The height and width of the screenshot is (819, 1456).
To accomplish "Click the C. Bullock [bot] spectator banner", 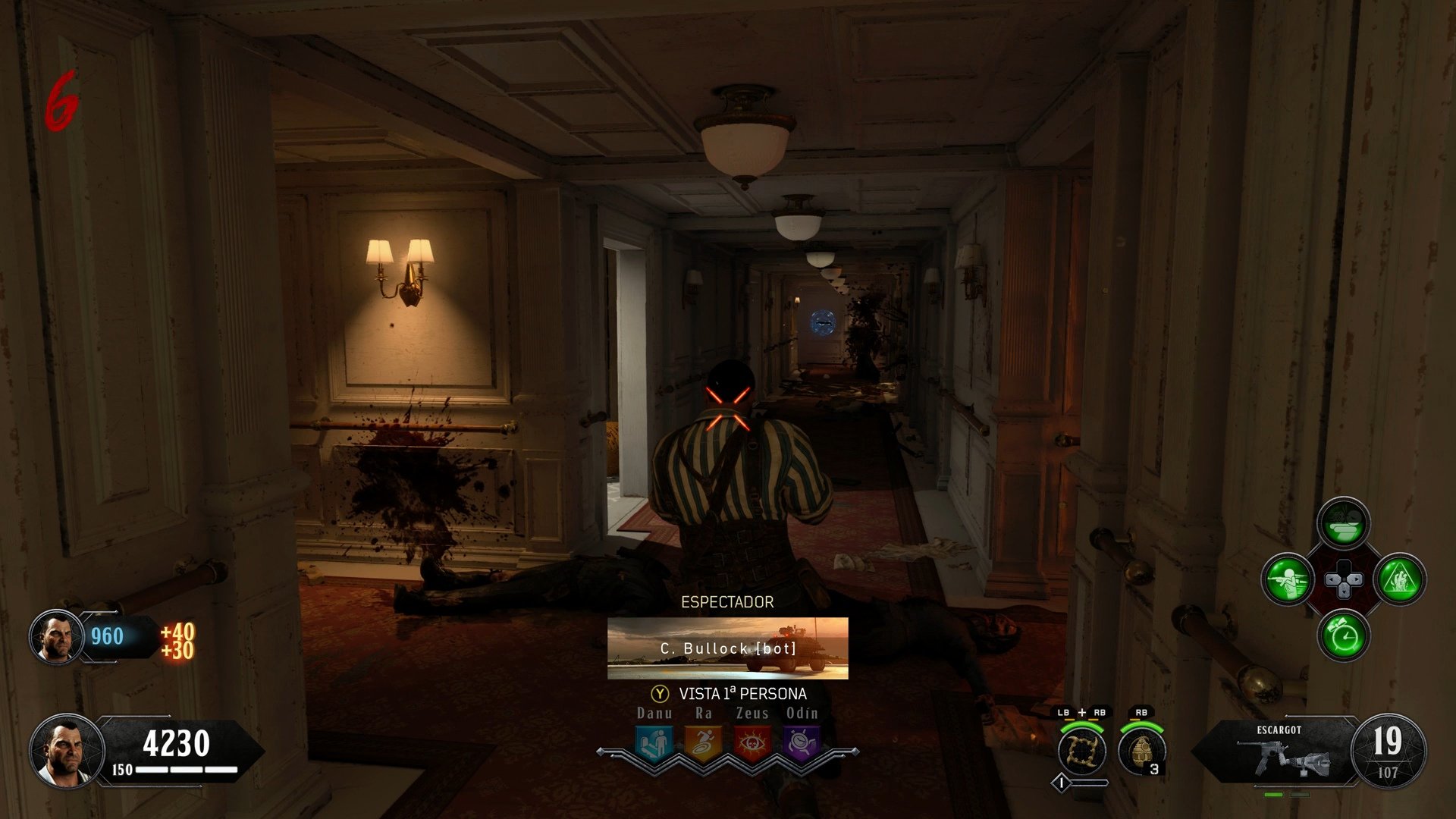I will point(727,648).
